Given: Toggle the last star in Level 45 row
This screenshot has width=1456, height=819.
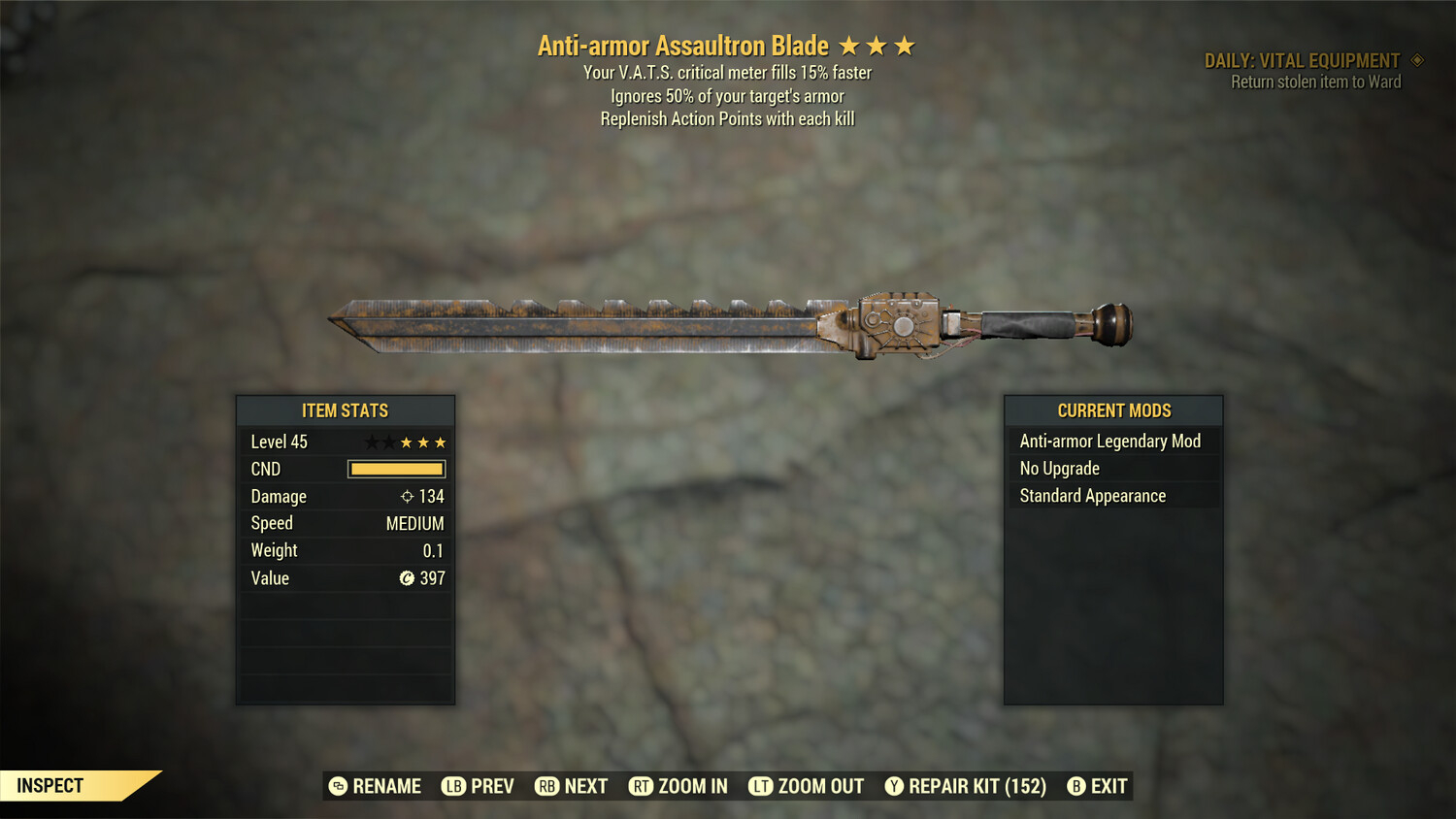Looking at the screenshot, I should 440,442.
